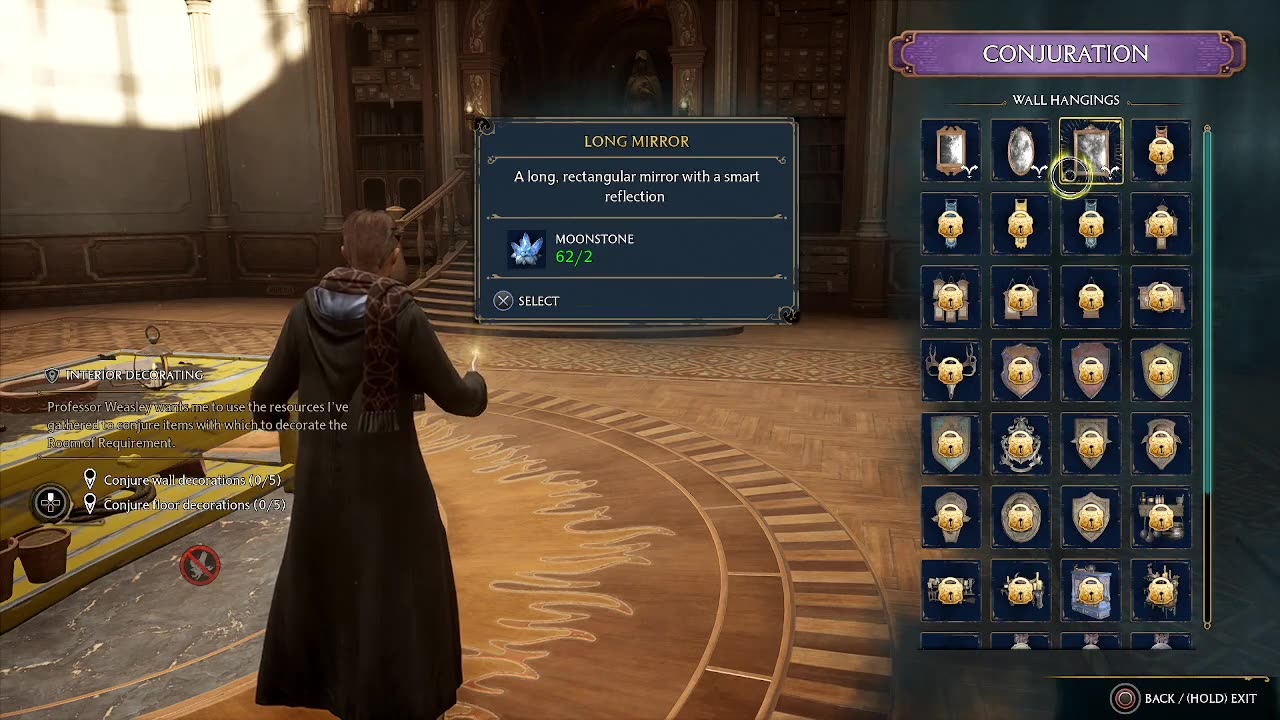Open the Interior Decorating quest tracker
The width and height of the screenshot is (1280, 720).
point(134,375)
